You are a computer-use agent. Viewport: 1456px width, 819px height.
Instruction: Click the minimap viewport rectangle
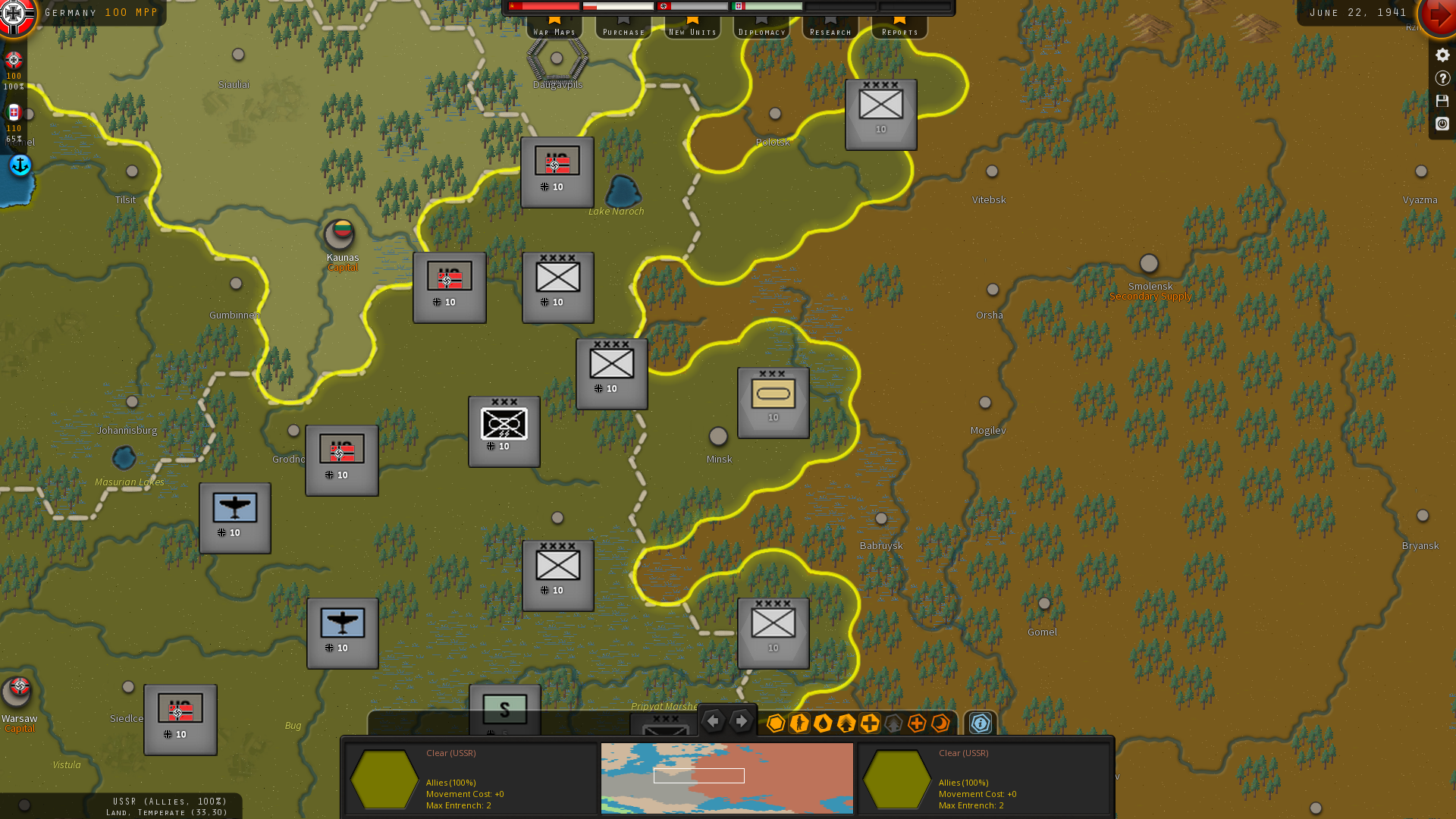[x=698, y=777]
